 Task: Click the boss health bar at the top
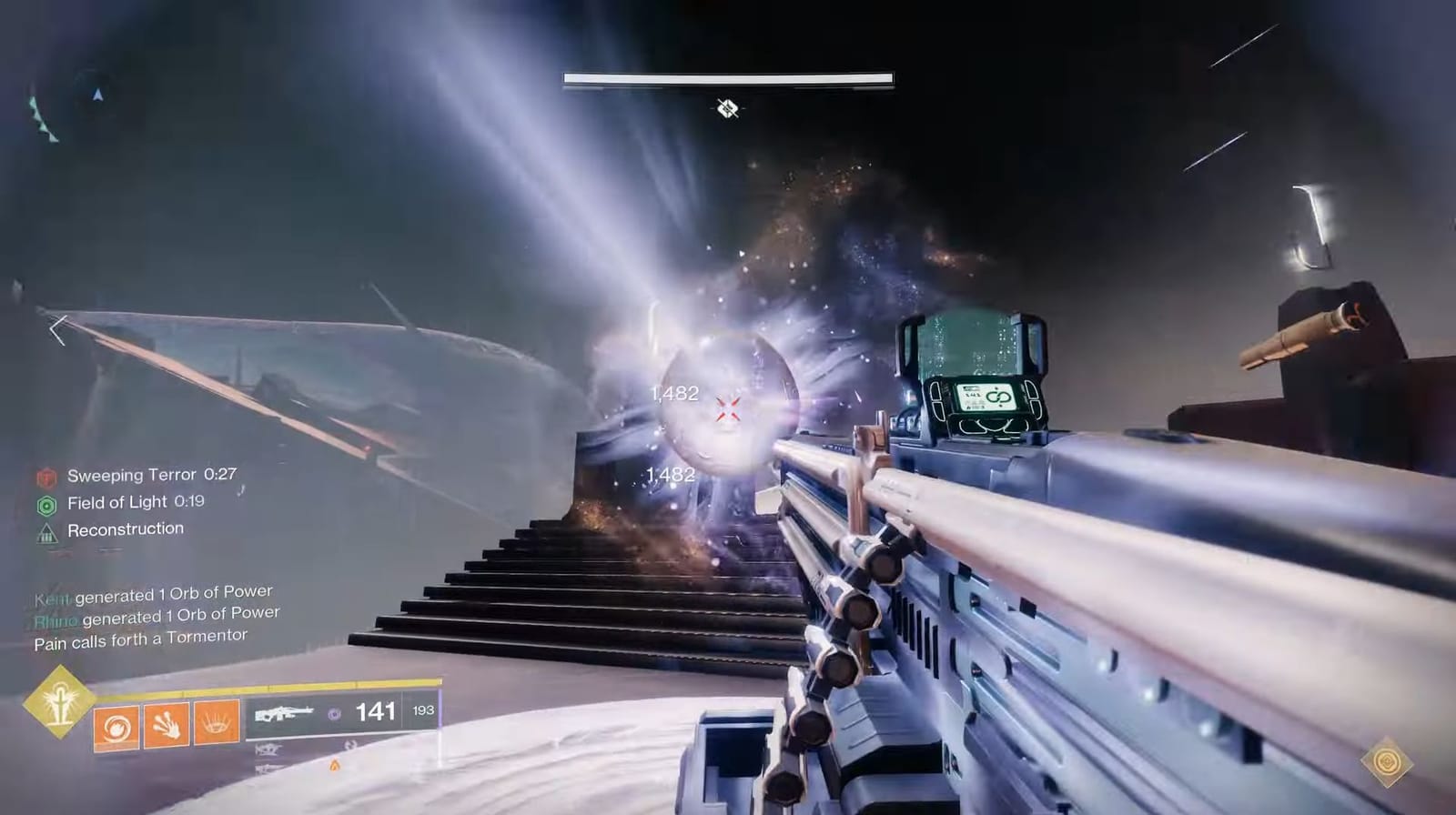pyautogui.click(x=726, y=79)
